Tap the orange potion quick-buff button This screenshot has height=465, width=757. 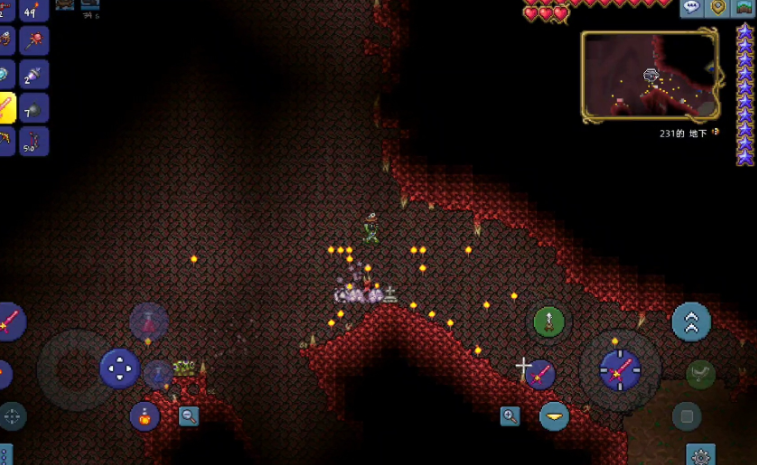(145, 416)
